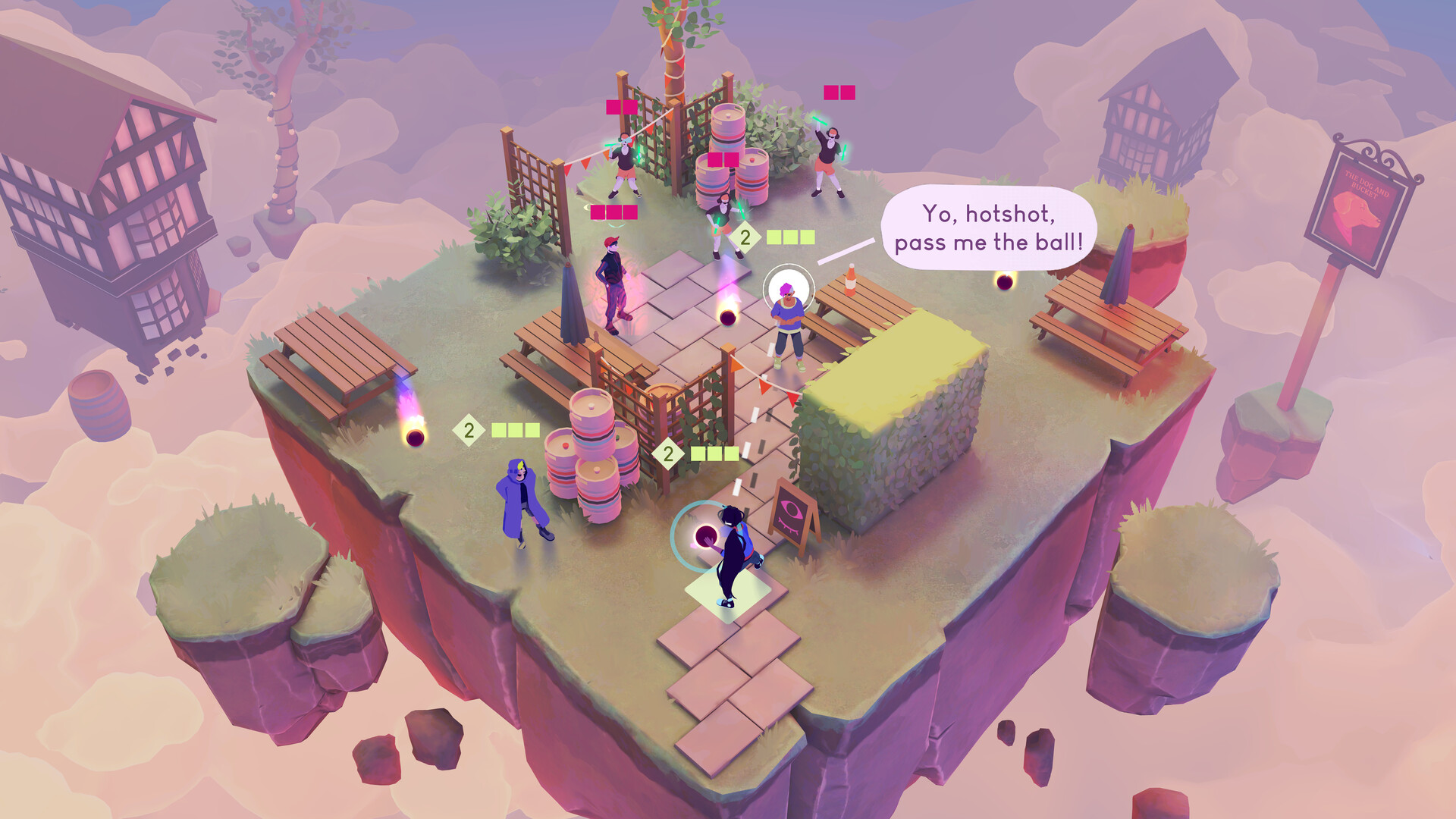Image resolution: width=1456 pixels, height=819 pixels.
Task: Select the ball carrier on the highlighted tile
Action: [x=732, y=556]
